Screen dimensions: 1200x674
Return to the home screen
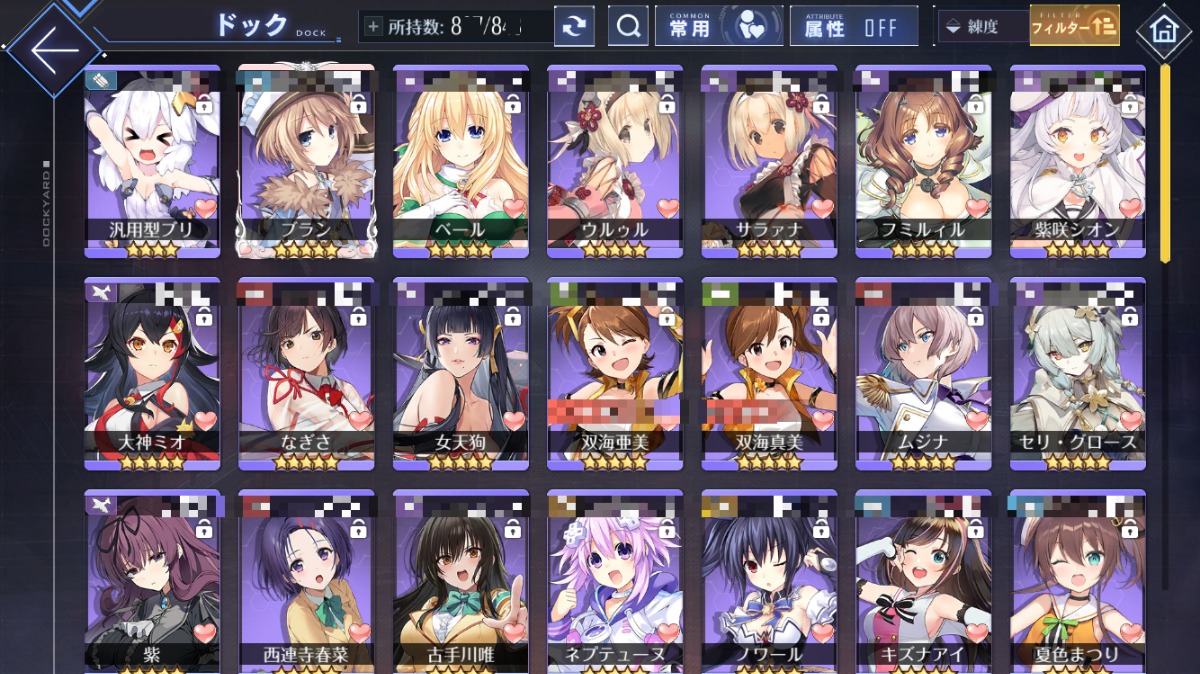coord(1163,27)
